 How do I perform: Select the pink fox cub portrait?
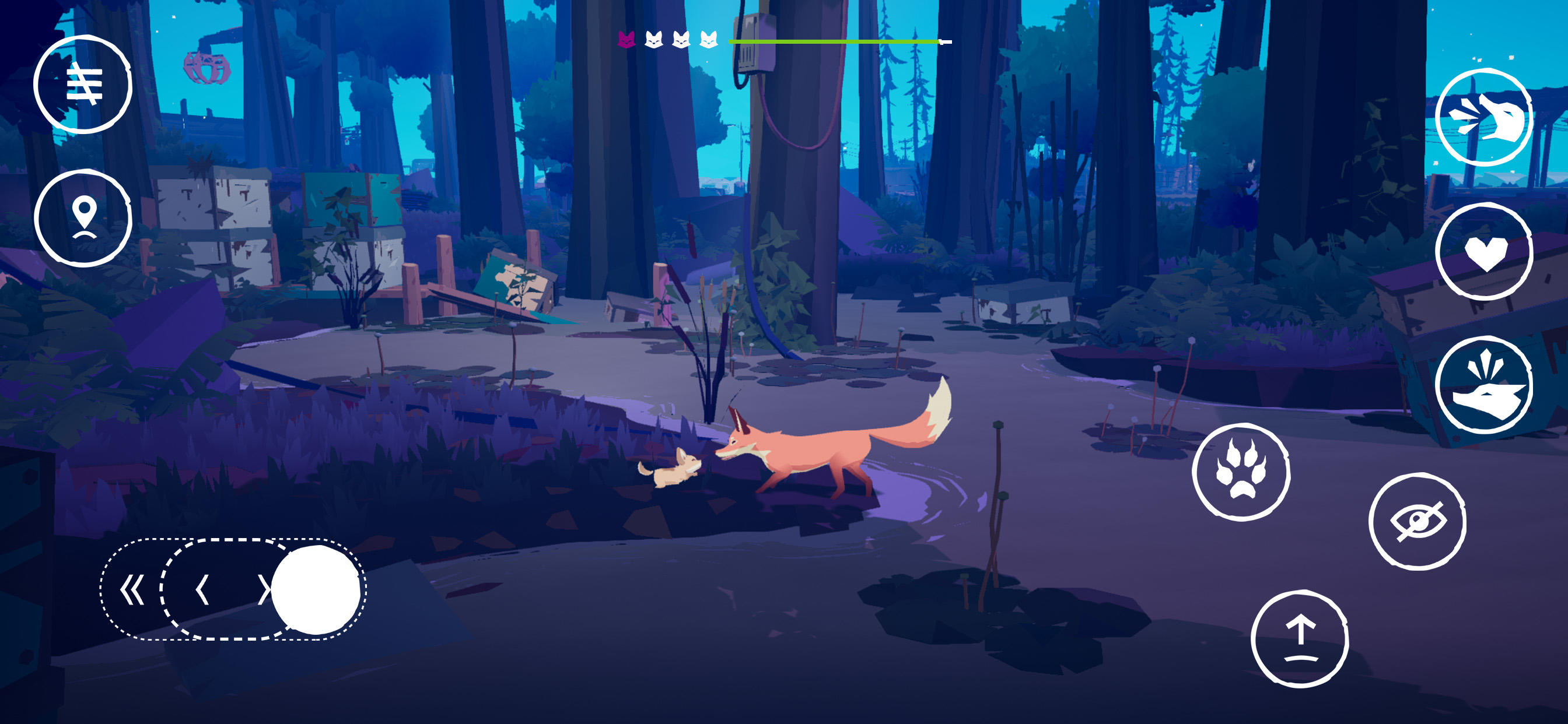(625, 40)
